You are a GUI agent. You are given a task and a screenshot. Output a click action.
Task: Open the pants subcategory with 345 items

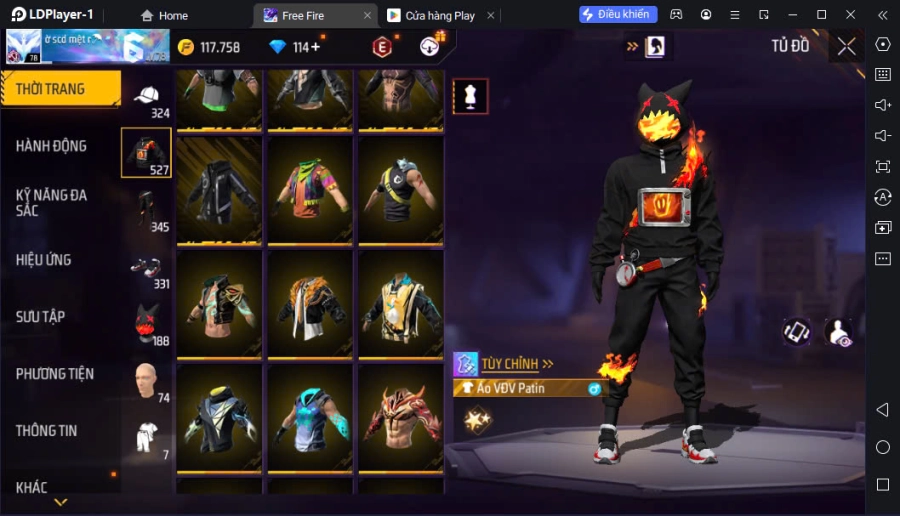(146, 211)
